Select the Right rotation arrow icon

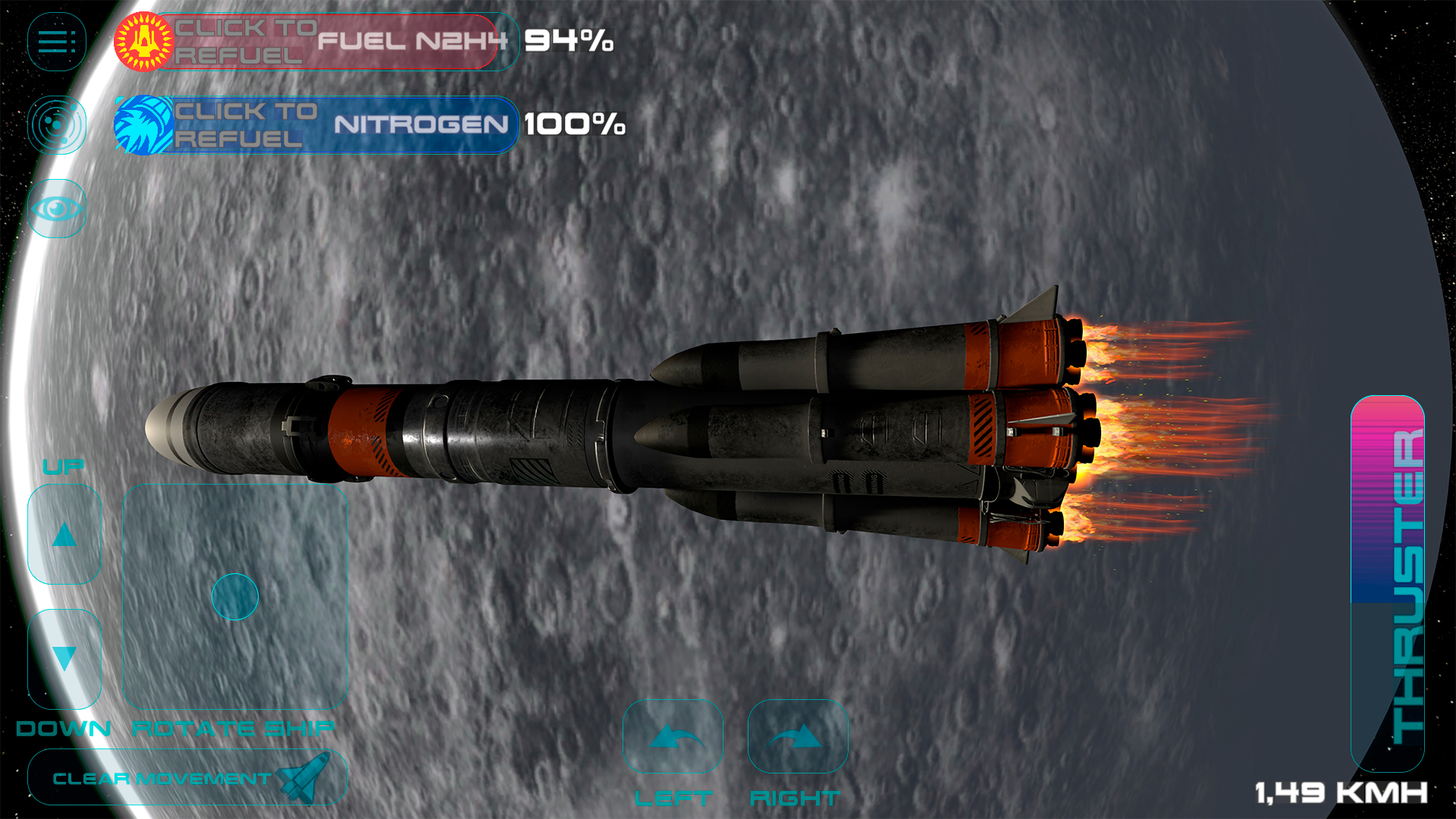coord(797,737)
